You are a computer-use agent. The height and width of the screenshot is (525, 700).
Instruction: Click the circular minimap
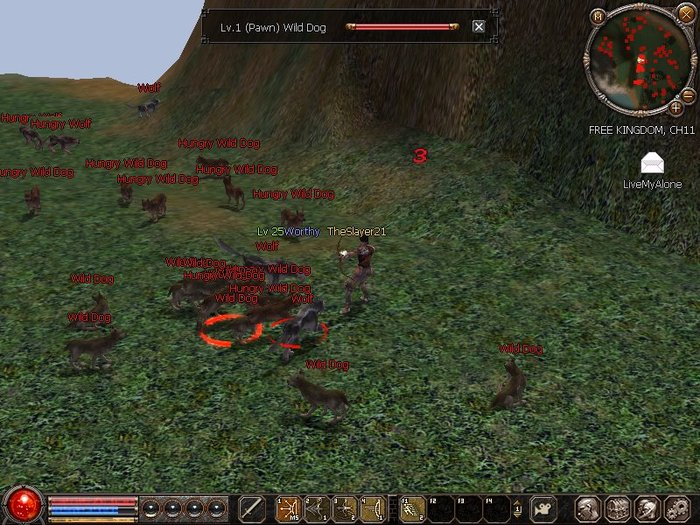click(639, 60)
